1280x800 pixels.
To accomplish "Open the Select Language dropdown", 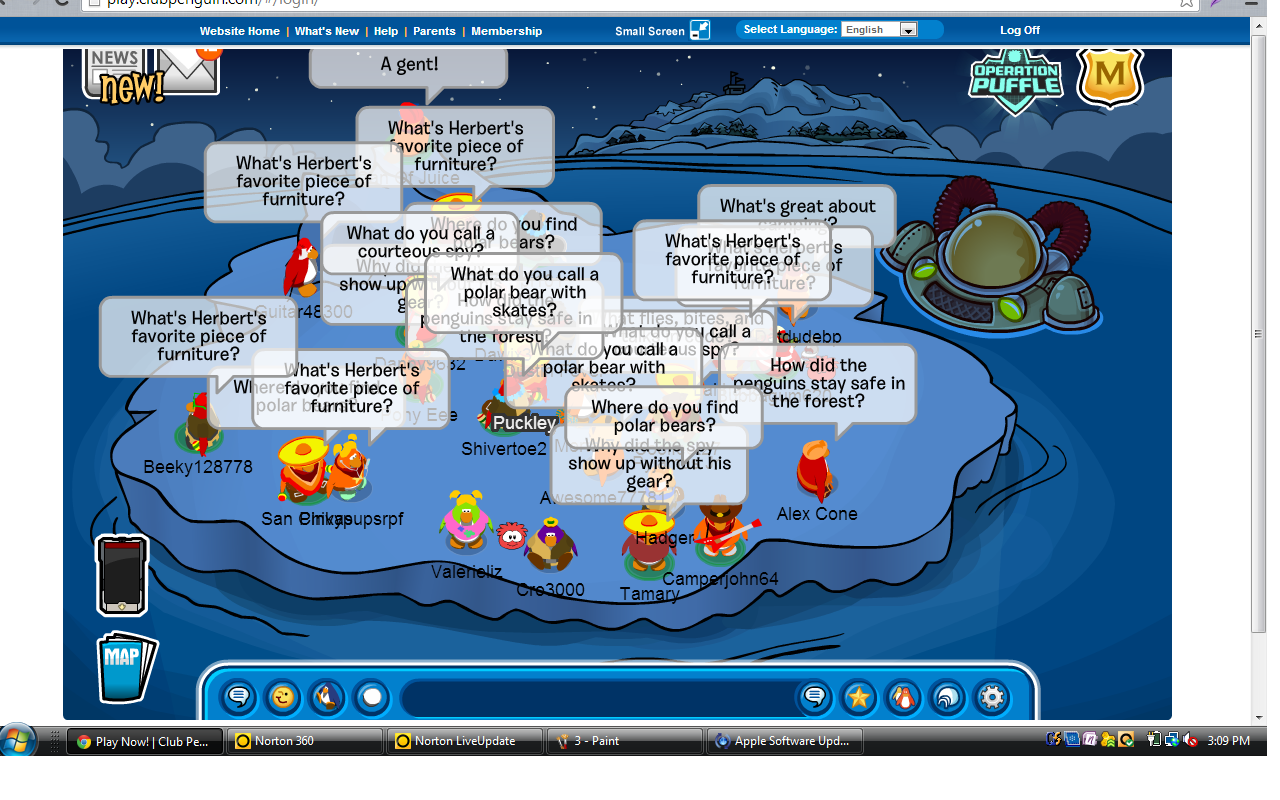I will (x=880, y=30).
